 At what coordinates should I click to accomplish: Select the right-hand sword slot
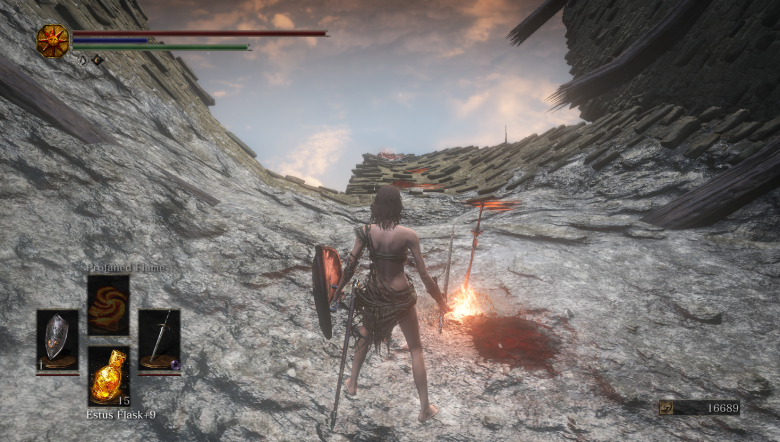coord(159,340)
